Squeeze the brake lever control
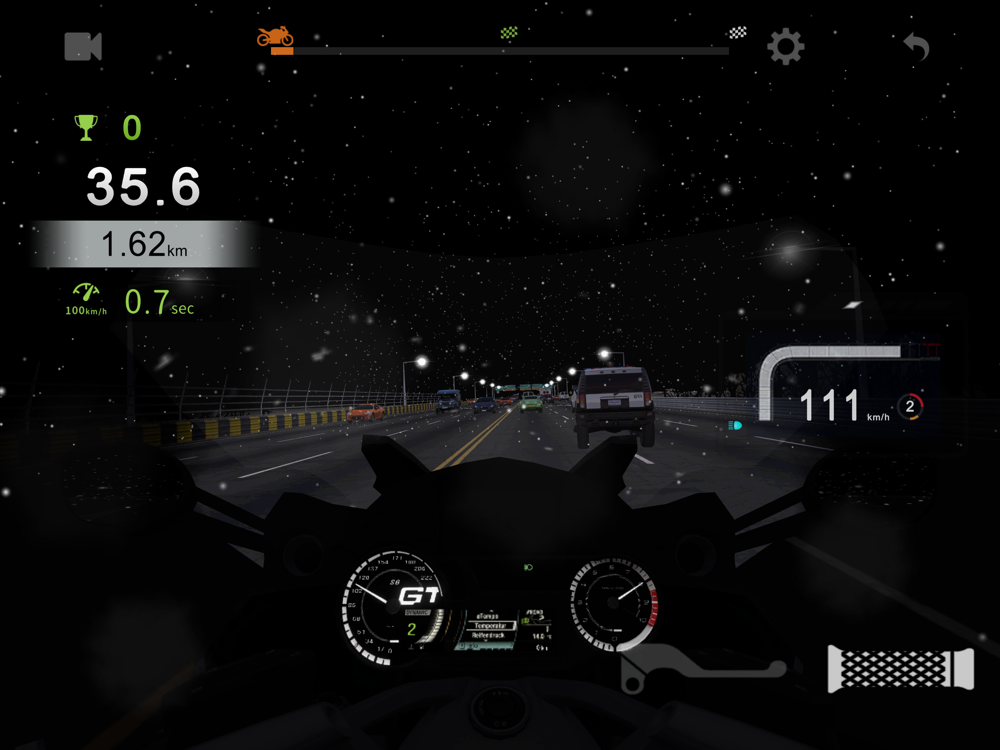The height and width of the screenshot is (750, 1000). (700, 667)
